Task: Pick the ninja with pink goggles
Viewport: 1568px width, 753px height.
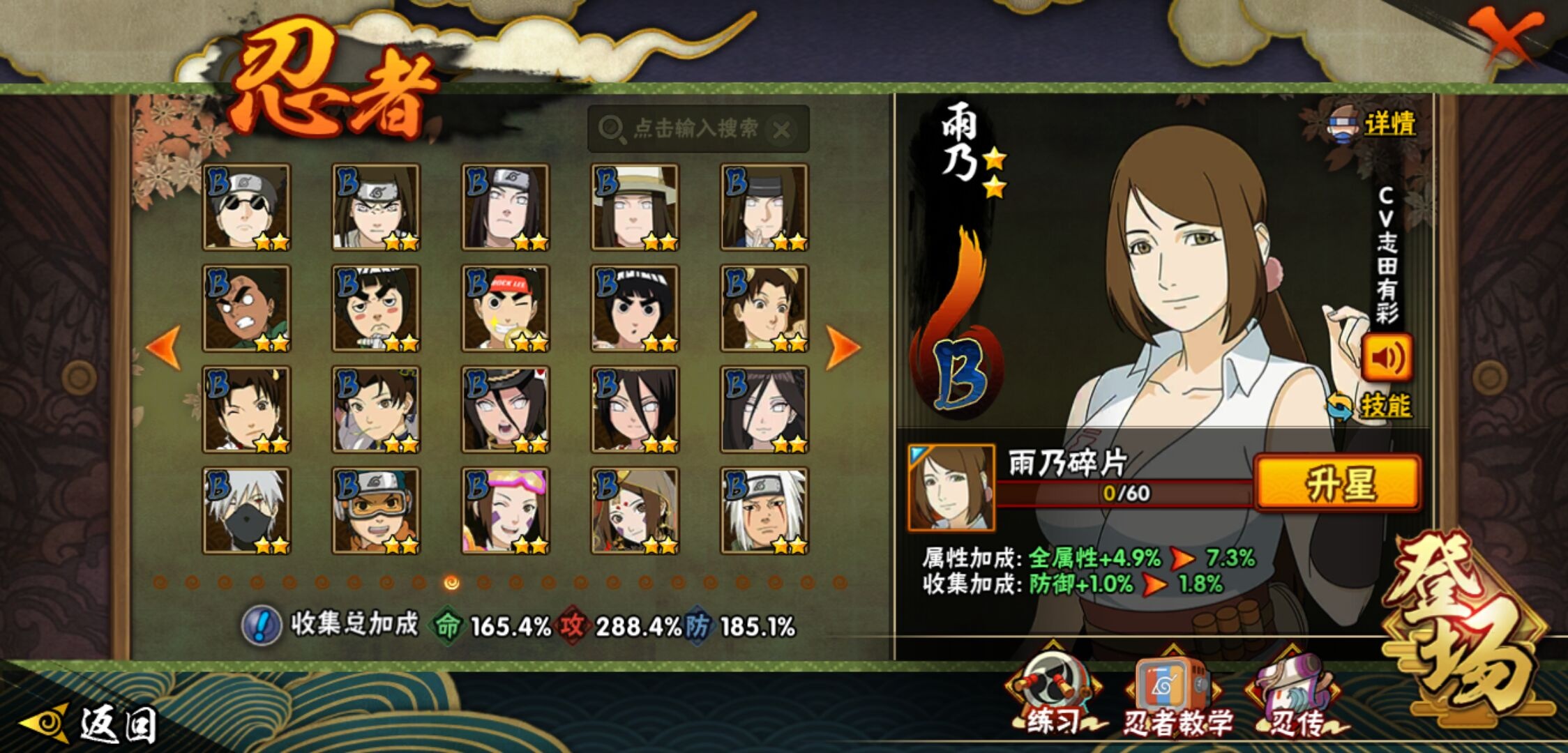Action: click(x=505, y=510)
